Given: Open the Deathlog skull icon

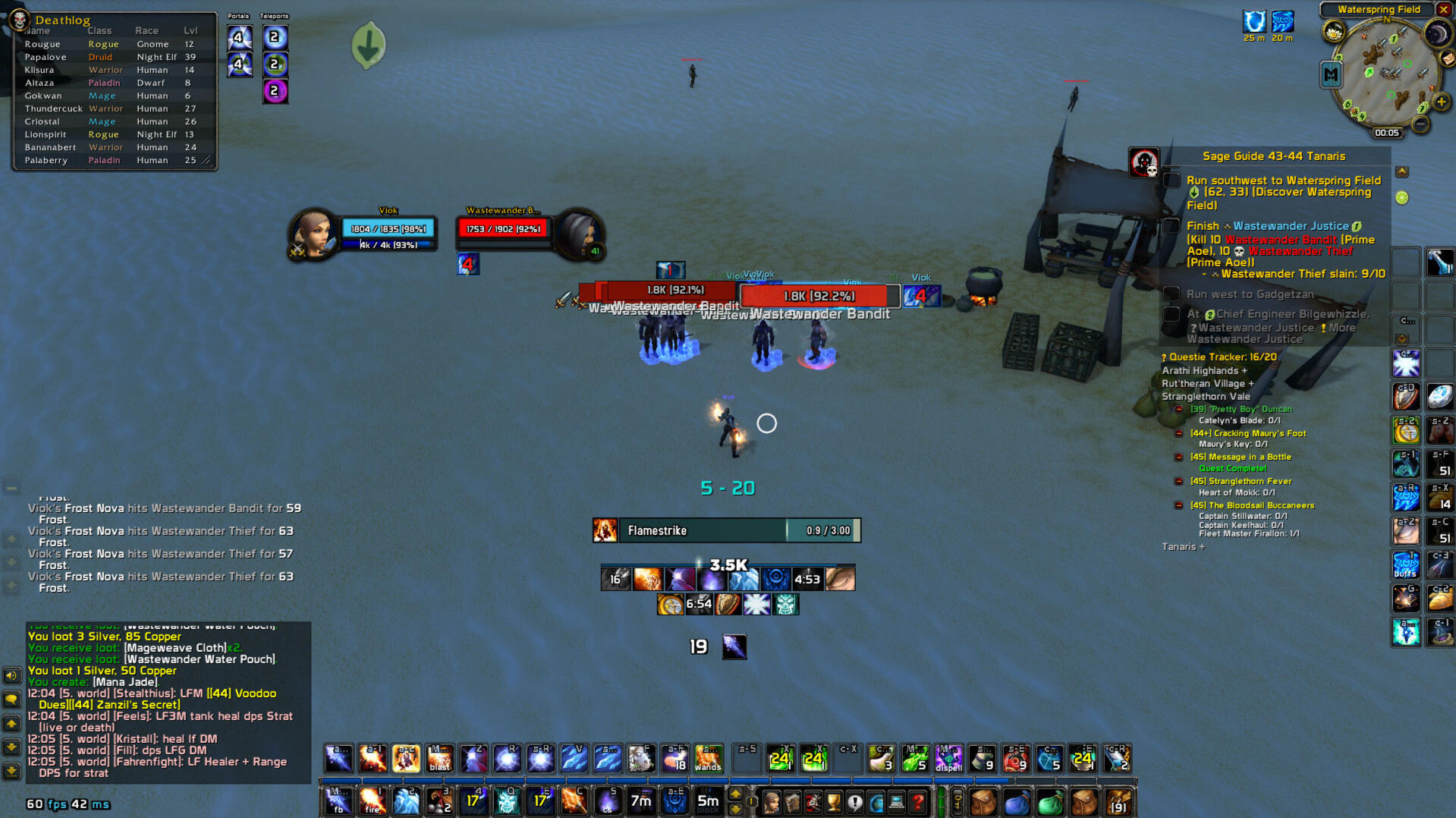Looking at the screenshot, I should click(19, 20).
